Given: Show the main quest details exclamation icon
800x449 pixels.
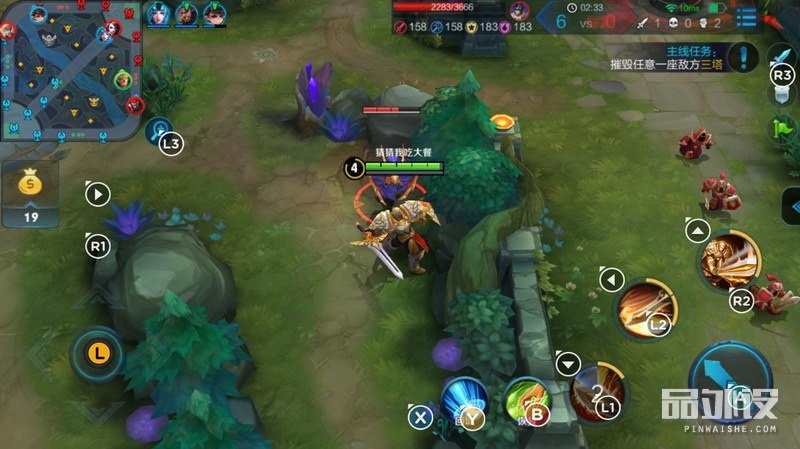Looking at the screenshot, I should click(743, 56).
